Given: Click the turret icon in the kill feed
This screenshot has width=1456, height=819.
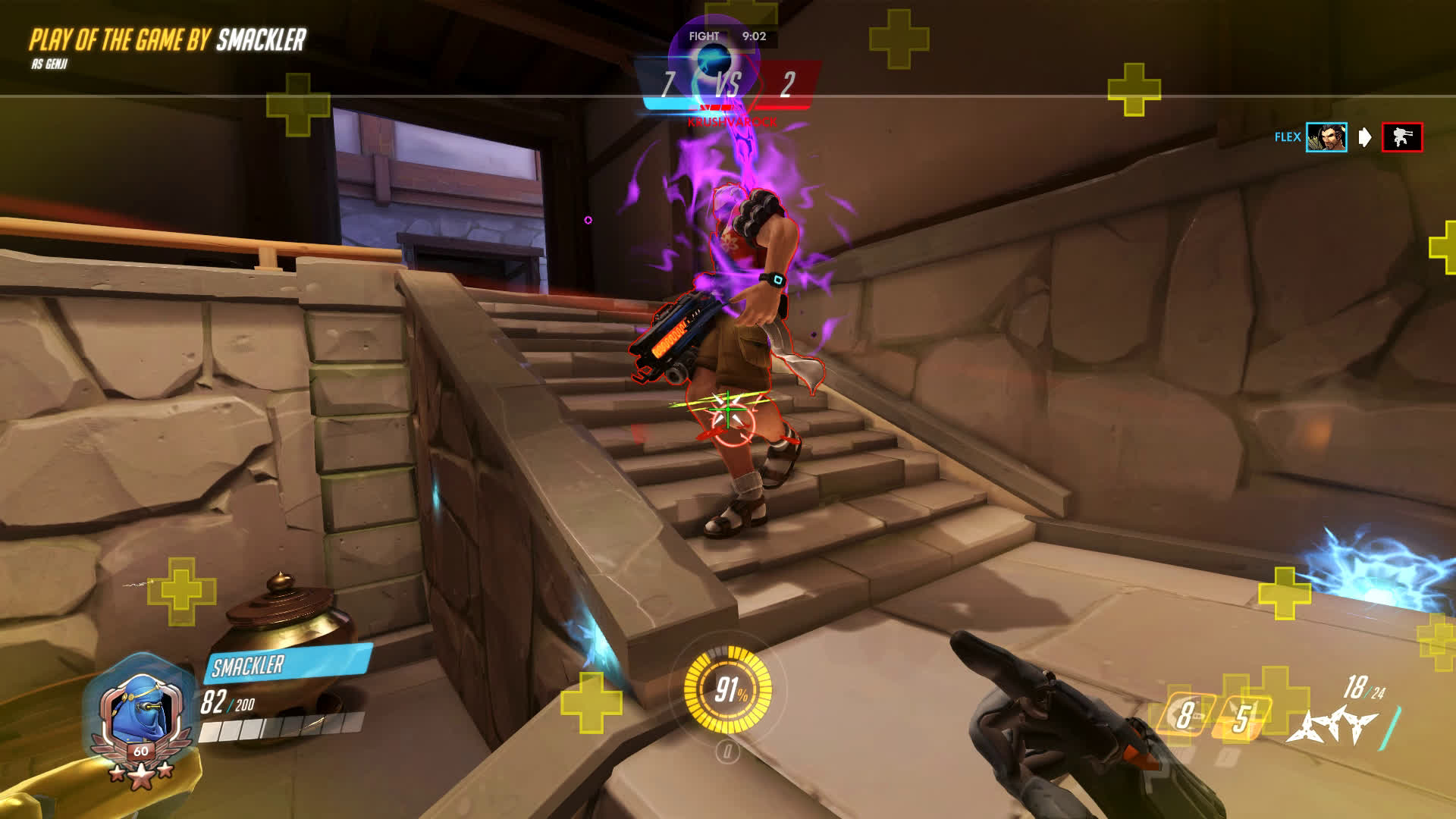Looking at the screenshot, I should coord(1401,137).
